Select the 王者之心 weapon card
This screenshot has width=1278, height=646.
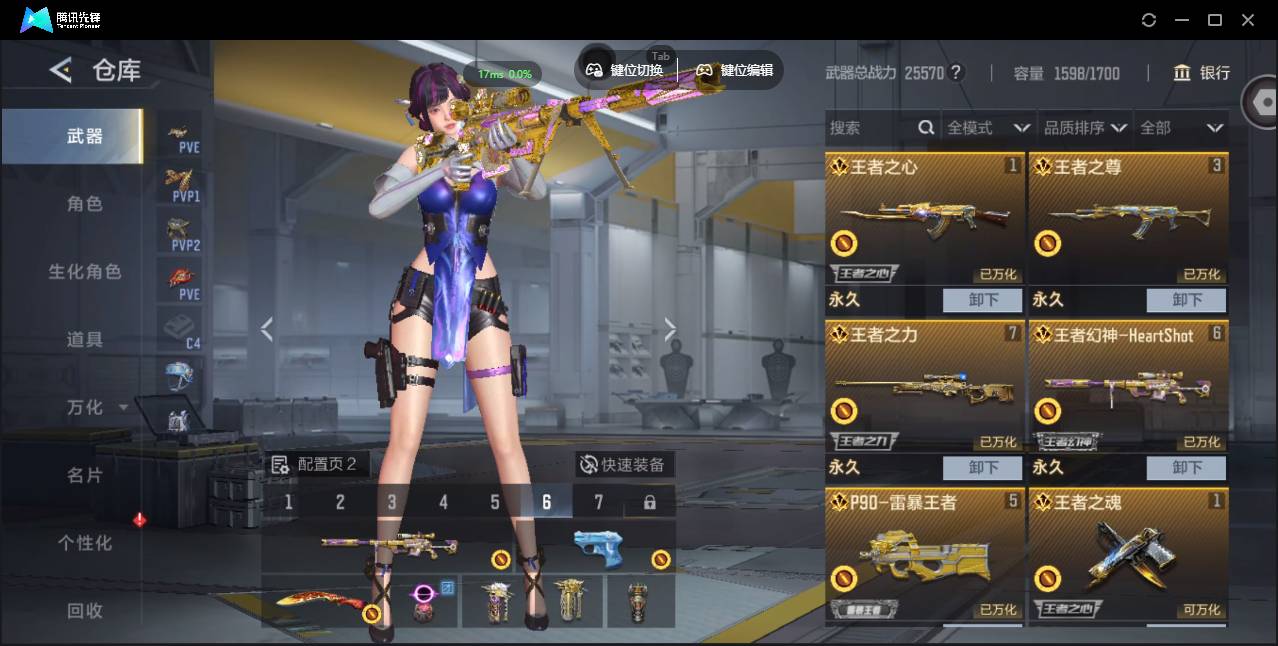(924, 220)
